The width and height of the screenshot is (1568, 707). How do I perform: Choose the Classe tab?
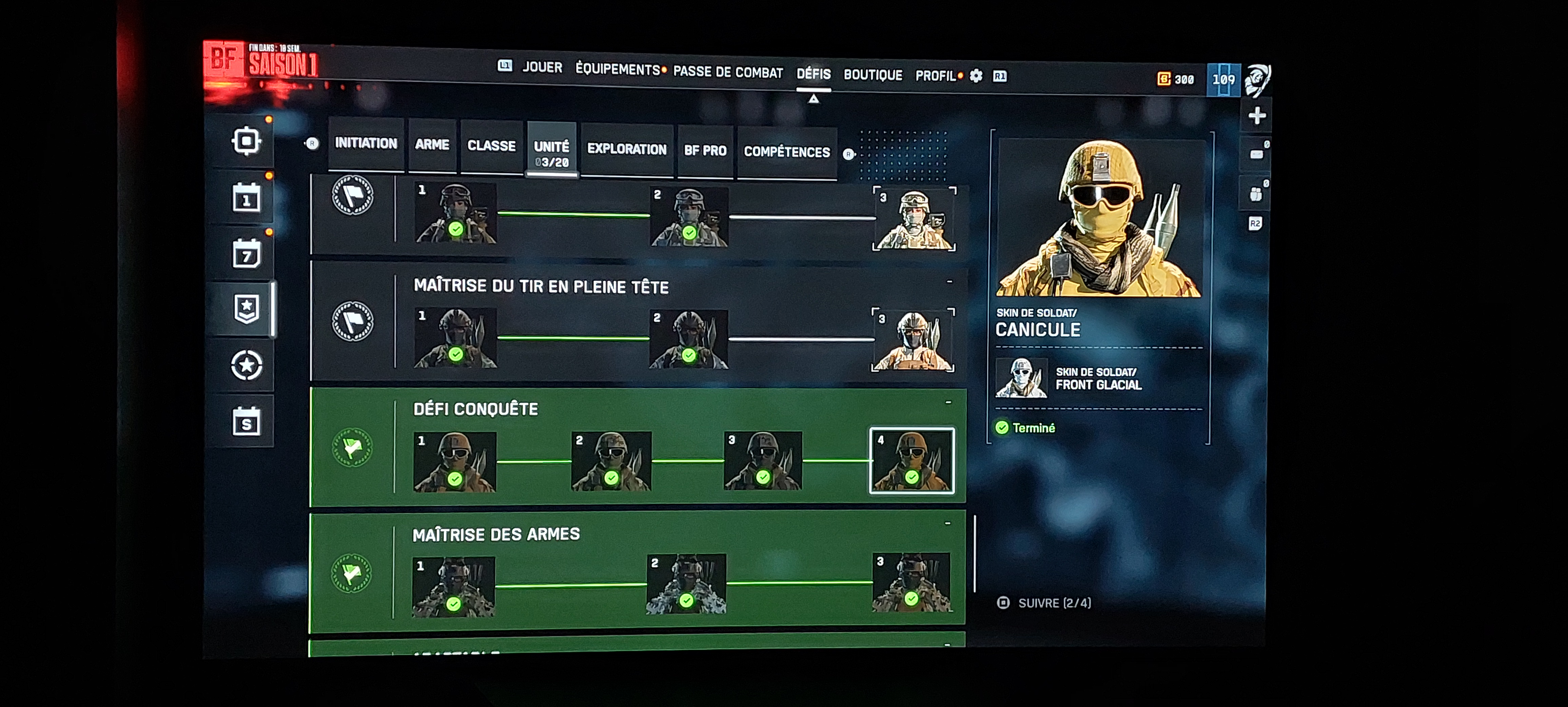click(491, 146)
